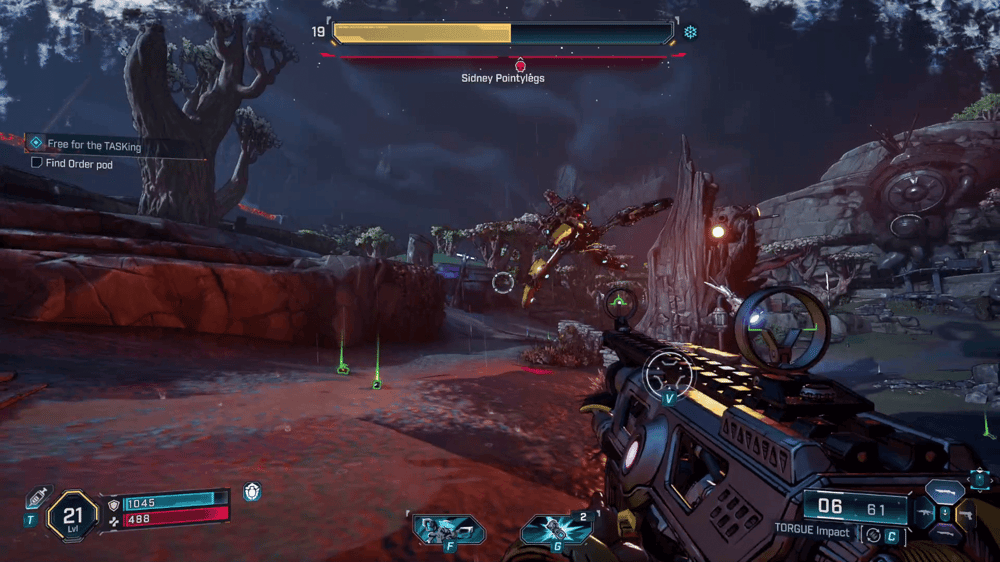Click the cryo snowflake icon by the boss bar
1000x562 pixels.
click(x=690, y=33)
